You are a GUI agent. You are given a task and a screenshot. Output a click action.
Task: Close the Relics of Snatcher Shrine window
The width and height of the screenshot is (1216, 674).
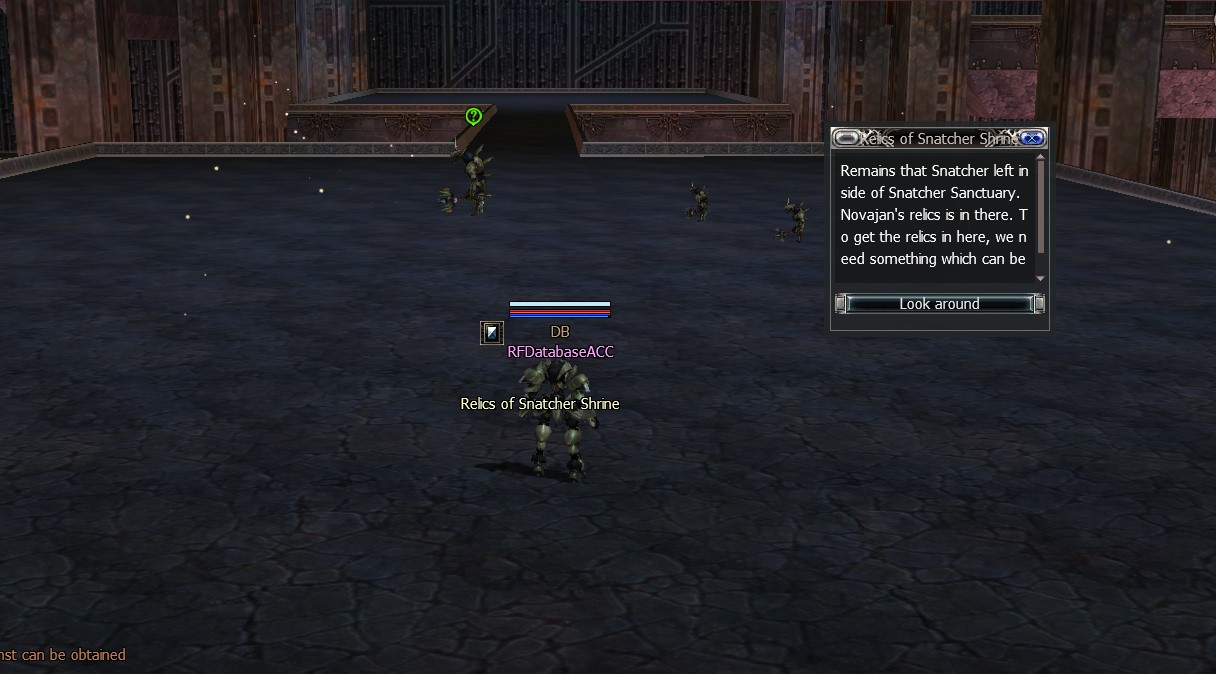click(x=1033, y=139)
